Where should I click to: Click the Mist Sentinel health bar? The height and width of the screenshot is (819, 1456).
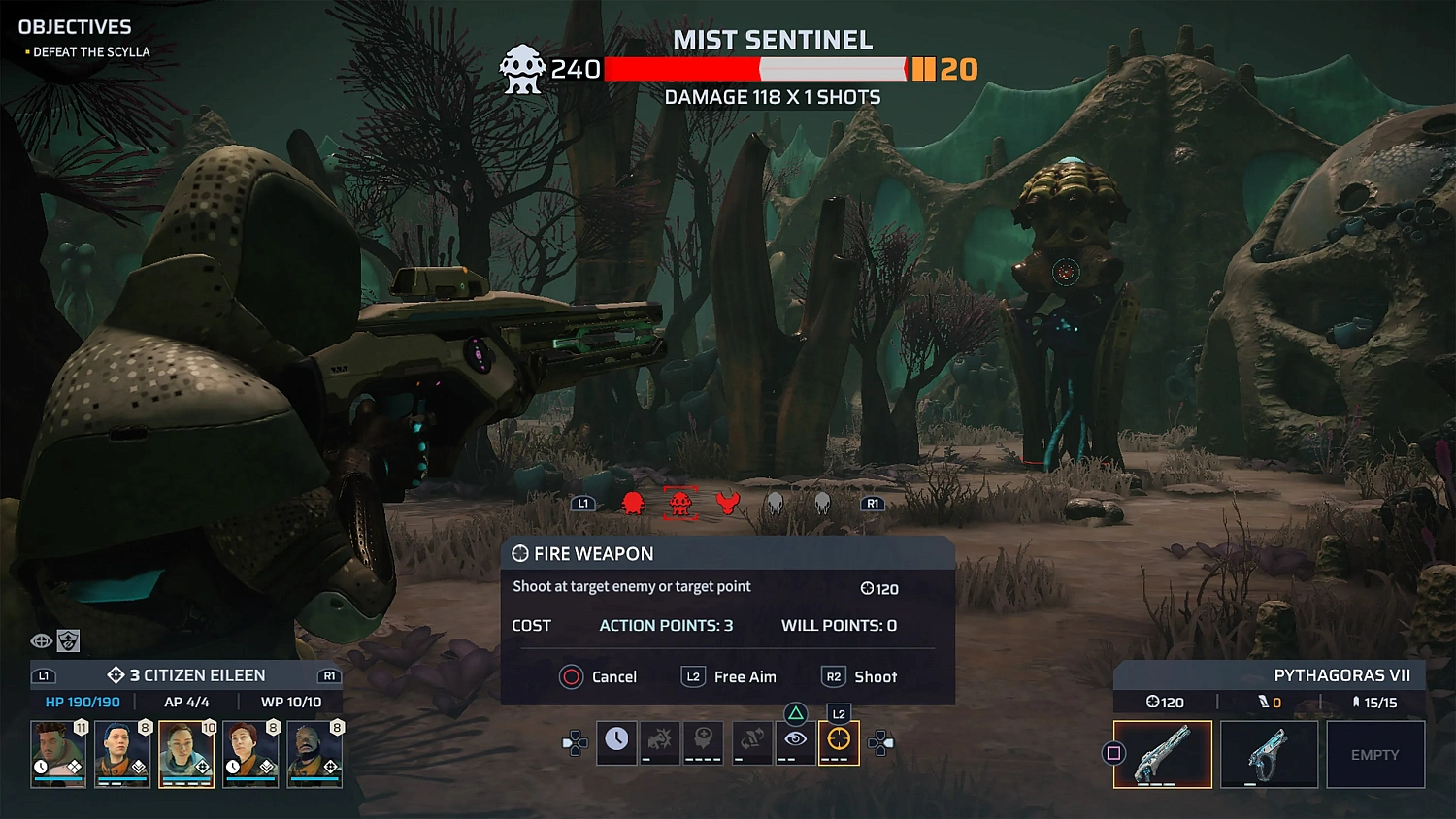(752, 68)
